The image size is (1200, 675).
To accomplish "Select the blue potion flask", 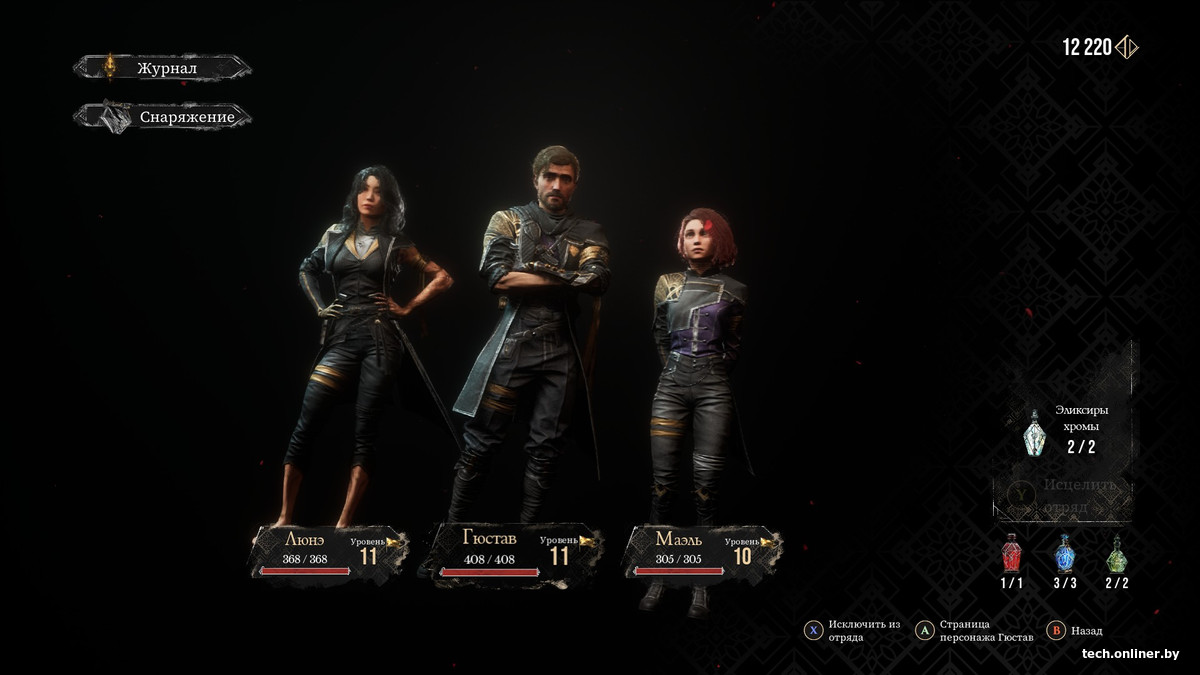I will (1064, 555).
